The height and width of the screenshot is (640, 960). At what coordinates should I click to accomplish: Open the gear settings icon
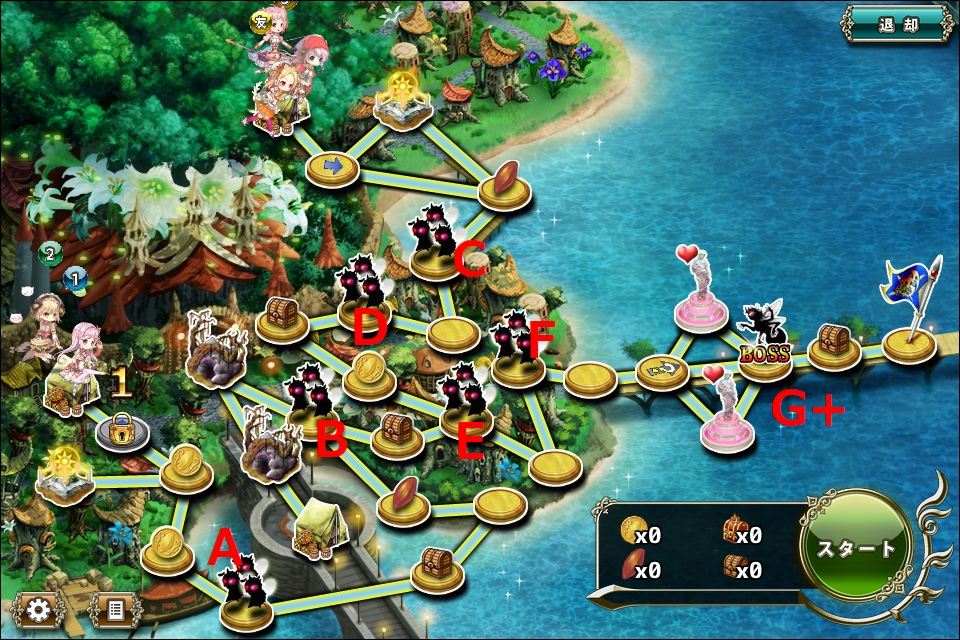pyautogui.click(x=40, y=609)
